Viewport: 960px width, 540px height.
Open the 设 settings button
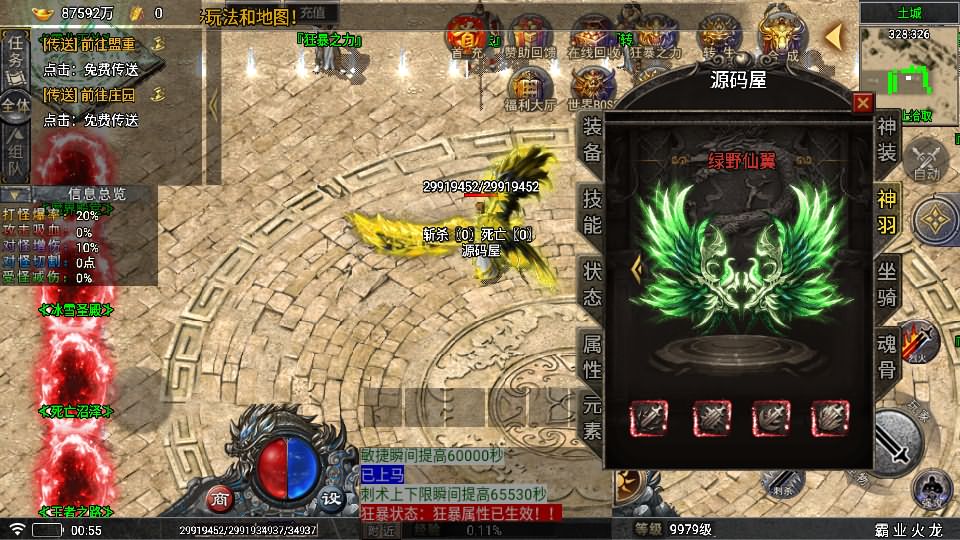pyautogui.click(x=331, y=498)
